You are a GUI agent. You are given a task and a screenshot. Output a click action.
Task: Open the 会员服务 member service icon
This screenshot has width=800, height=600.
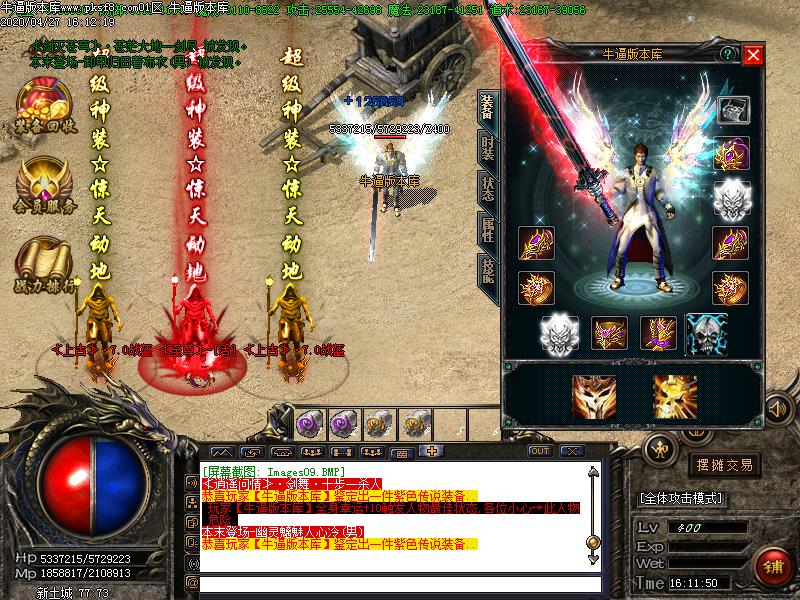point(45,185)
